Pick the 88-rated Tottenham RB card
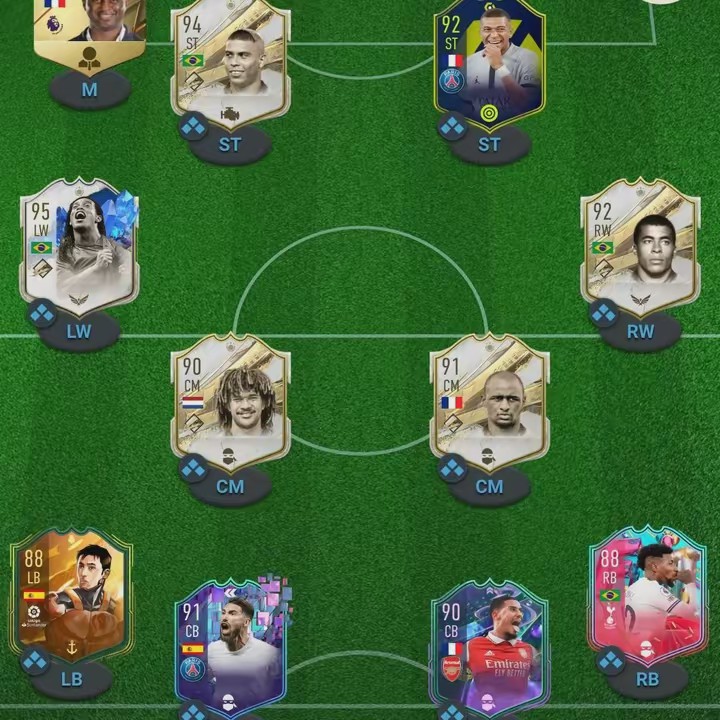 click(x=647, y=595)
